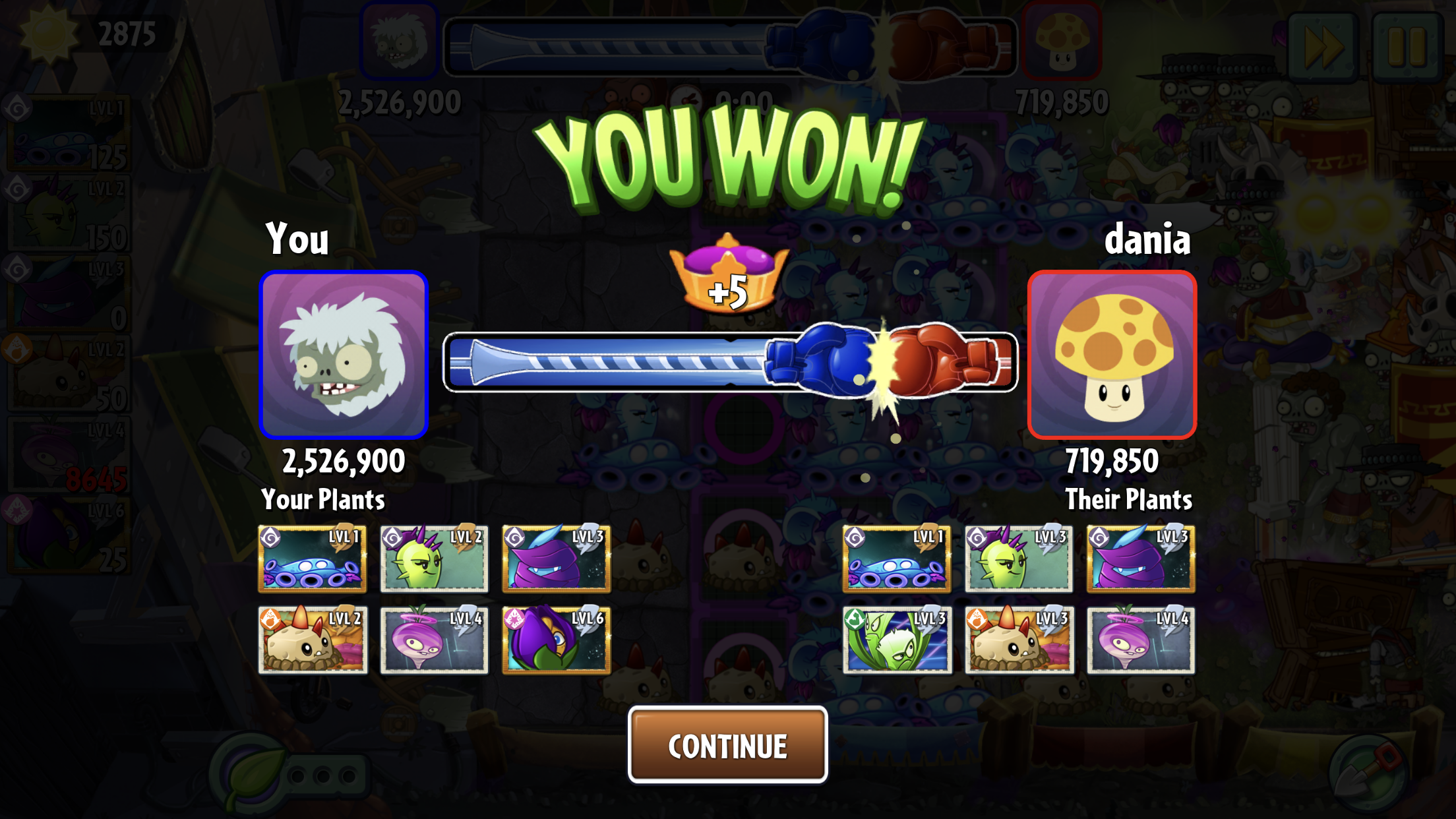Image resolution: width=1456 pixels, height=819 pixels.
Task: Open dania's sun-shroom avatar portrait
Action: click(1112, 355)
